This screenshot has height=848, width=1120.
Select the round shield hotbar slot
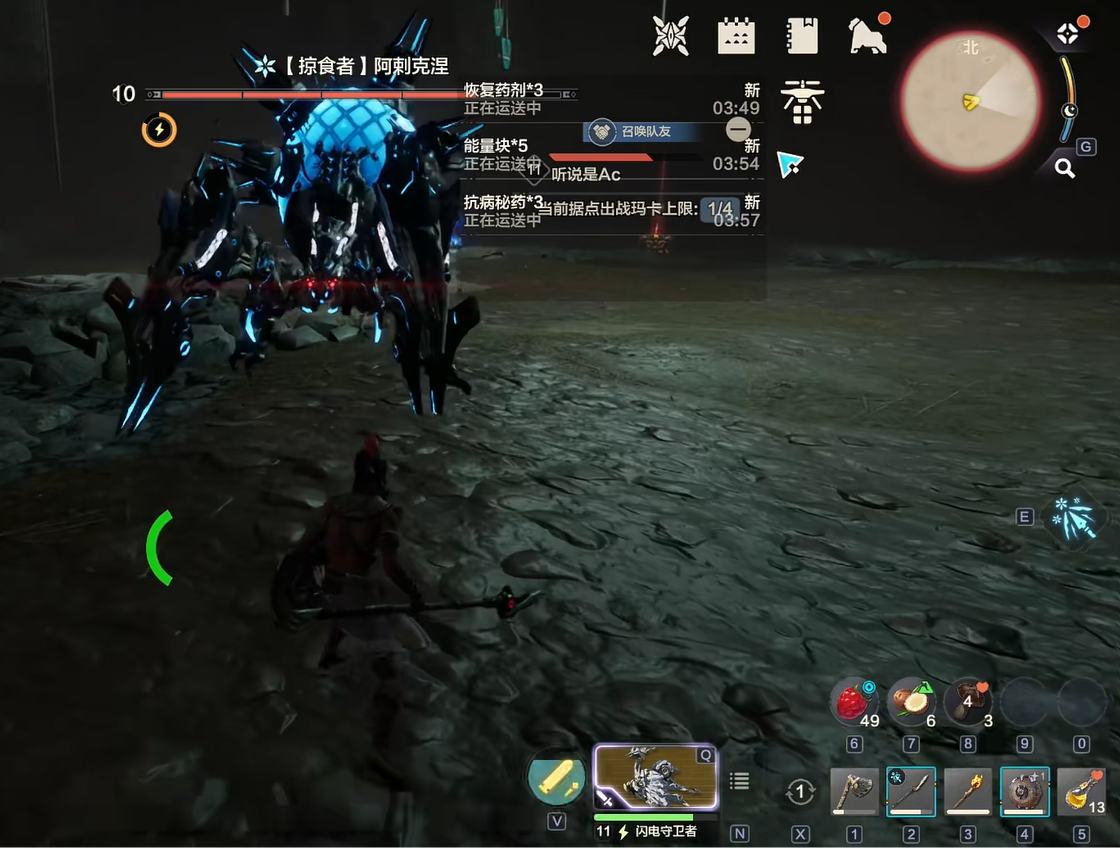(1025, 792)
